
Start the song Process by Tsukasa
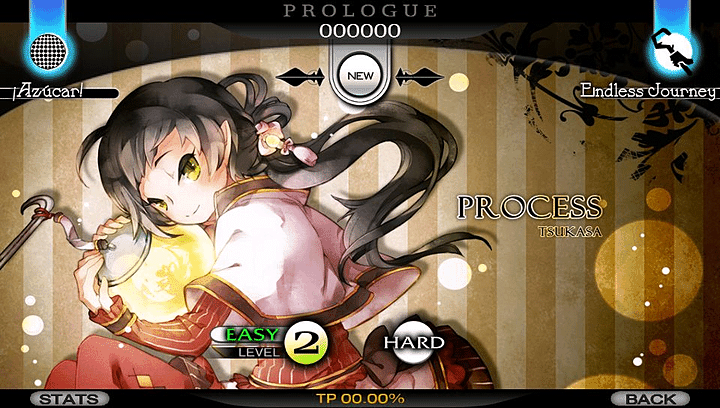(529, 211)
